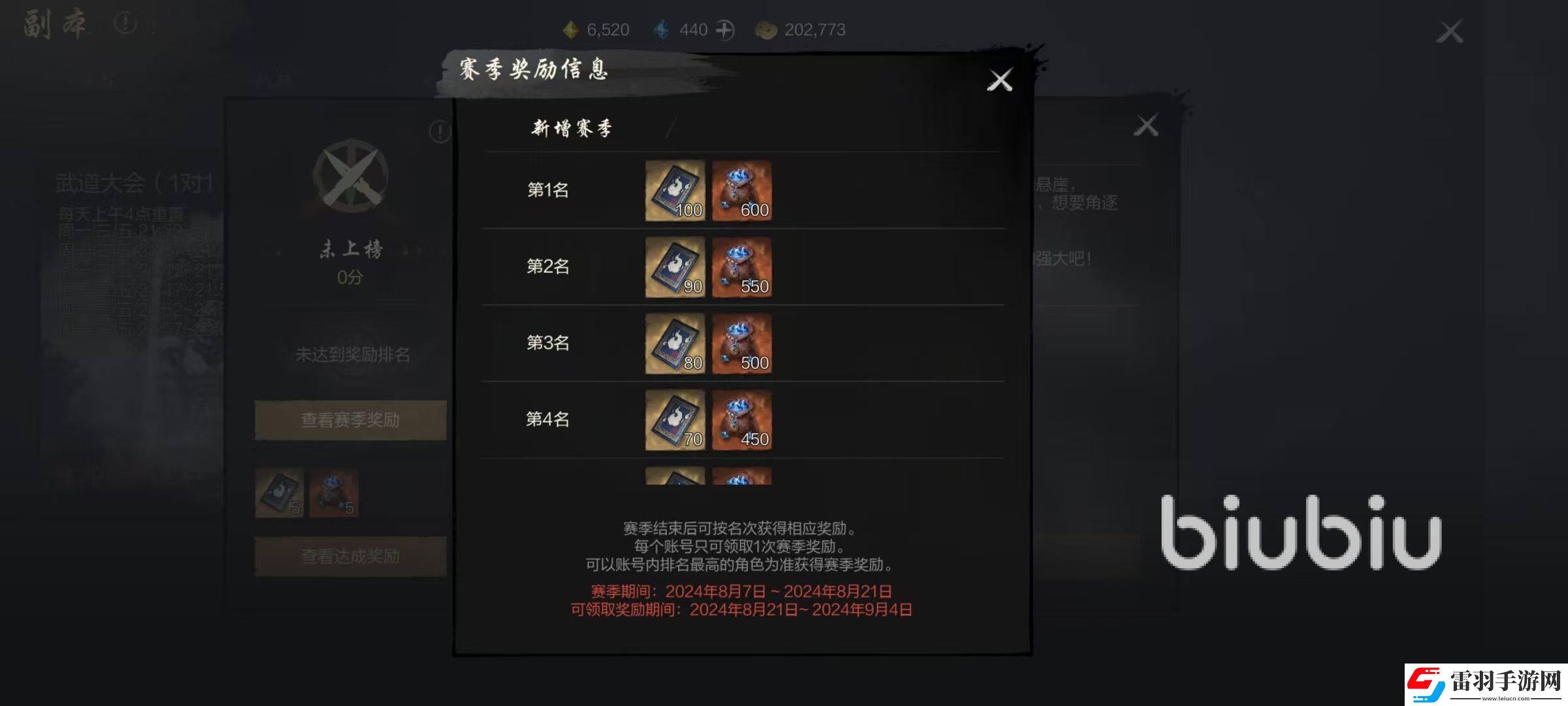Click the 第3名 gem pouch icon showing 500

click(x=743, y=343)
